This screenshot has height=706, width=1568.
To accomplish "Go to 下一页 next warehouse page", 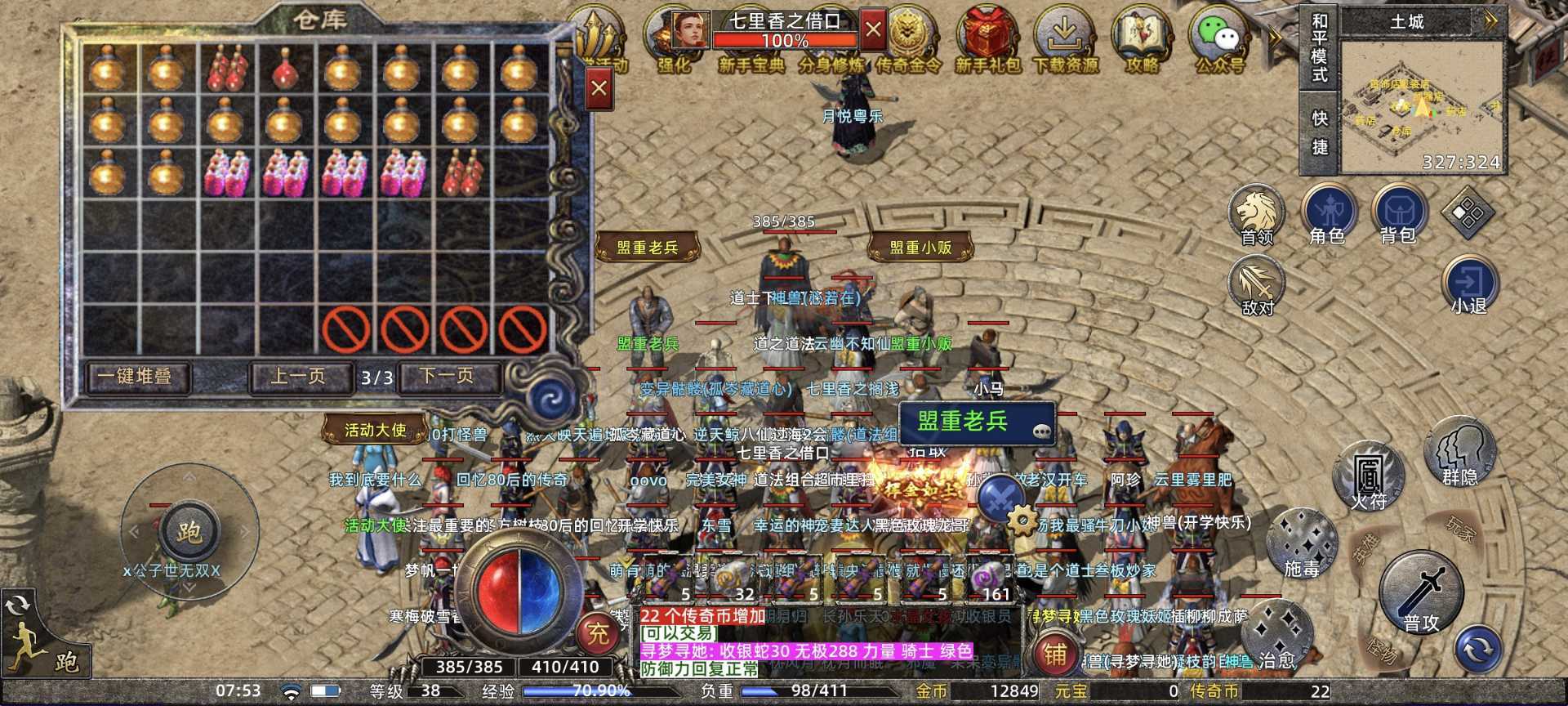I will coord(448,376).
